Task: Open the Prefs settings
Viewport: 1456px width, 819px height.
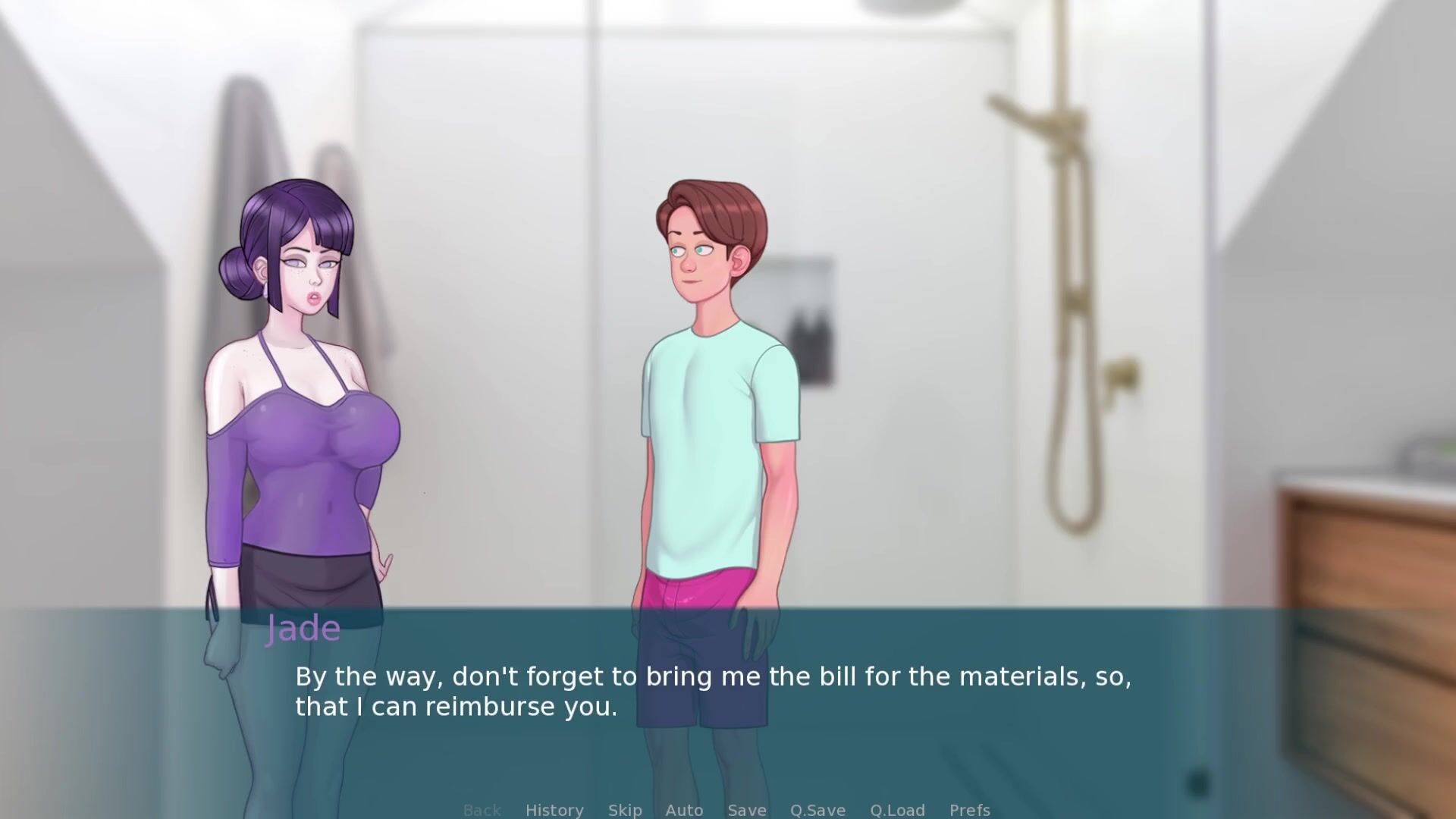Action: click(970, 810)
